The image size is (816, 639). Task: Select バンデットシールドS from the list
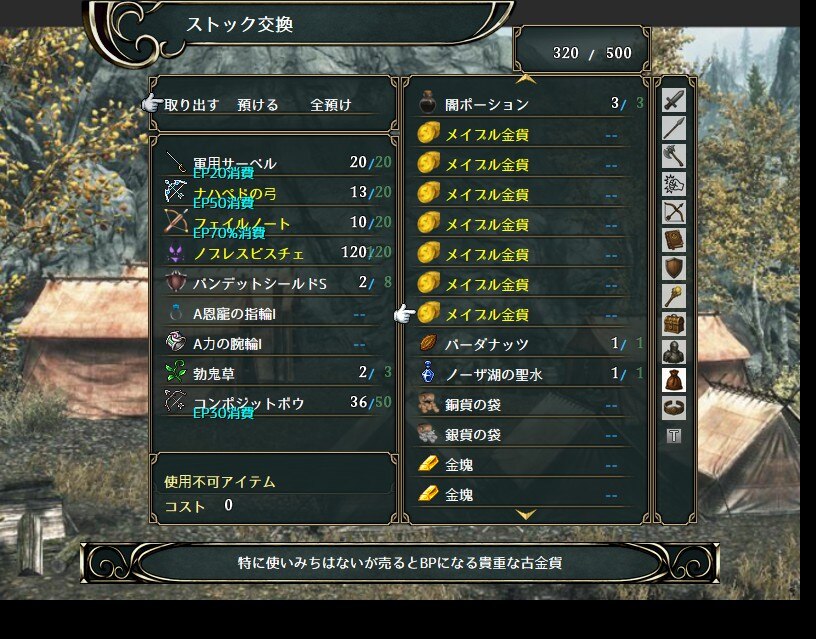[x=260, y=283]
